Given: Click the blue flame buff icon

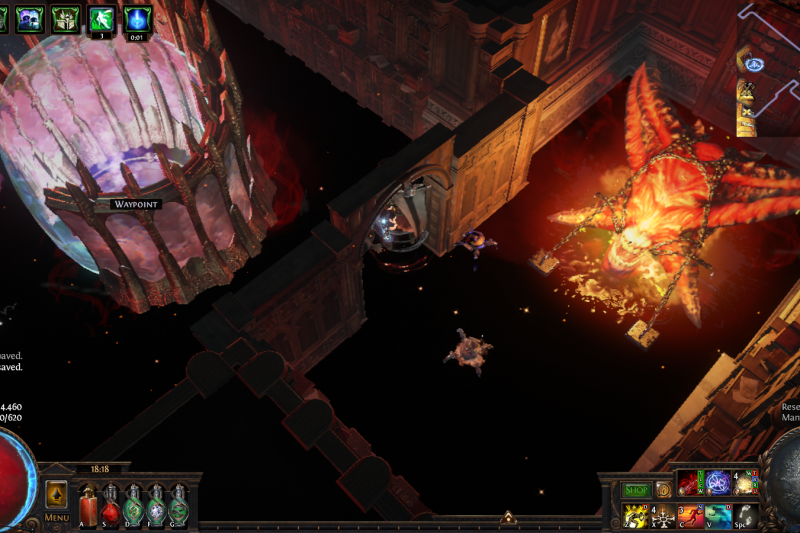Looking at the screenshot, I should 137,18.
